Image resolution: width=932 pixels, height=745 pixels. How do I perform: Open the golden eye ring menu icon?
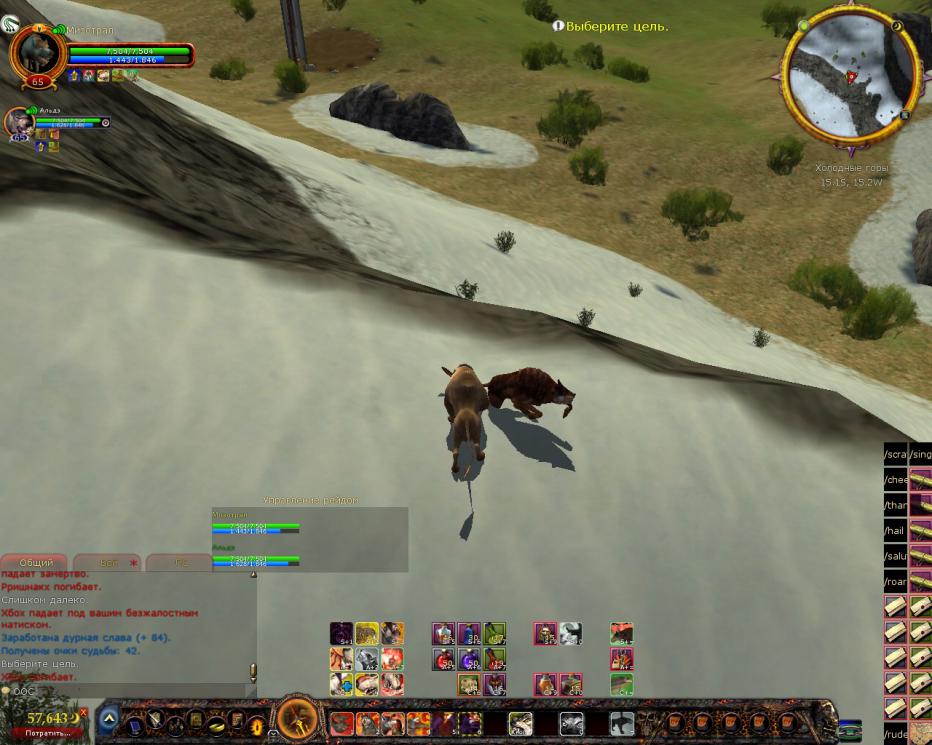pos(256,722)
